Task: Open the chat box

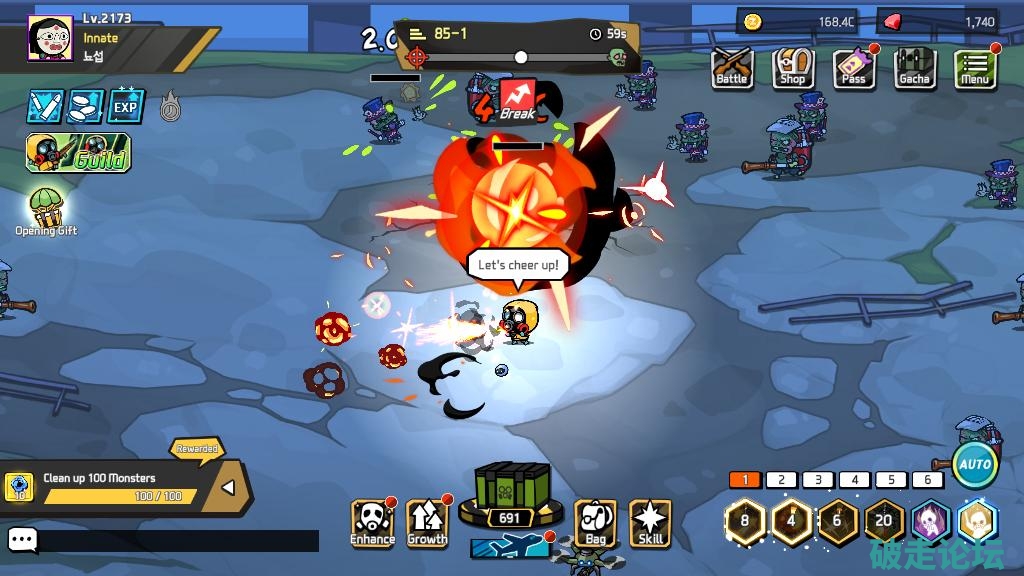Action: pos(23,541)
